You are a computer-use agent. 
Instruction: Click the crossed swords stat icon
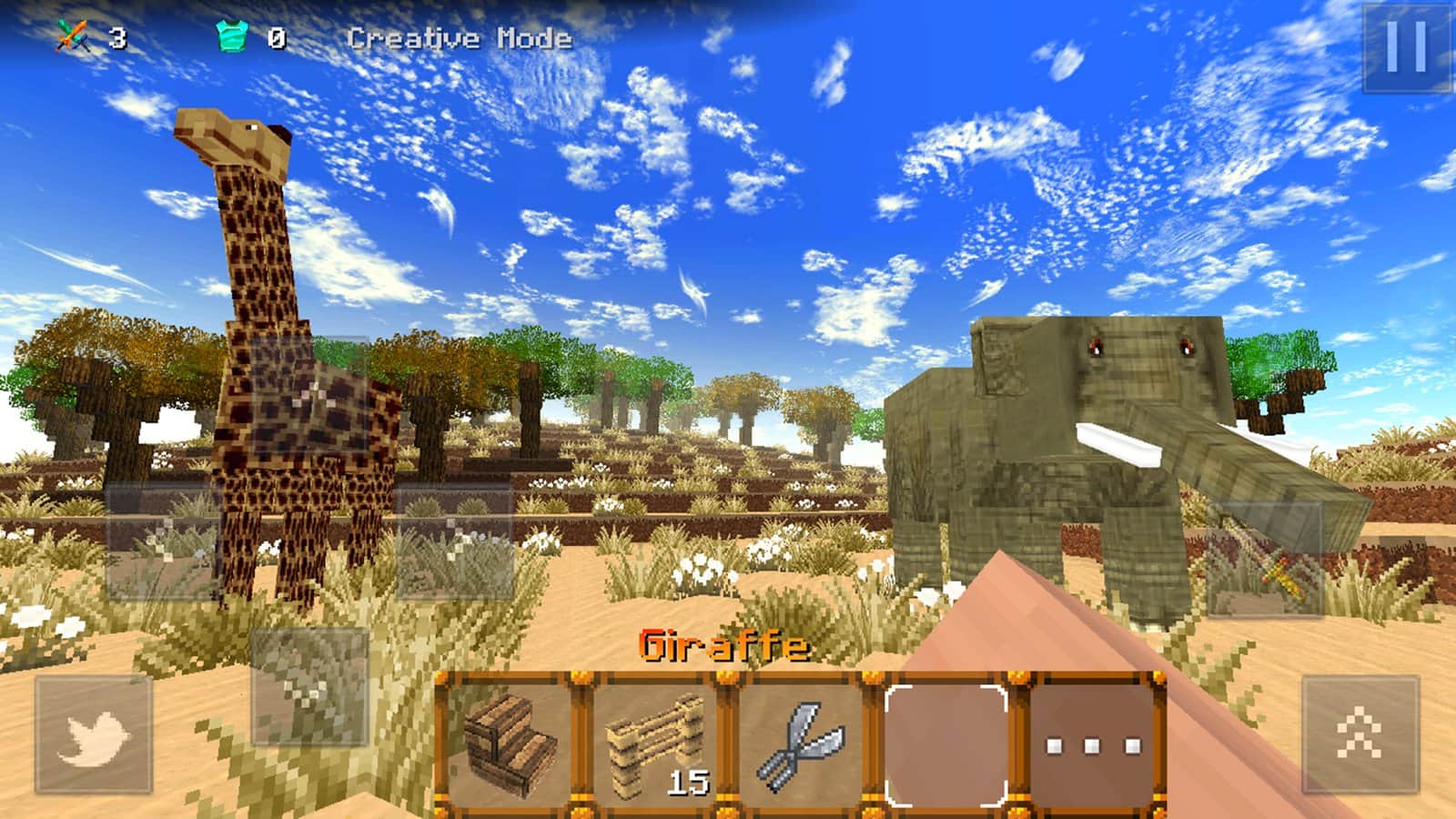(73, 36)
